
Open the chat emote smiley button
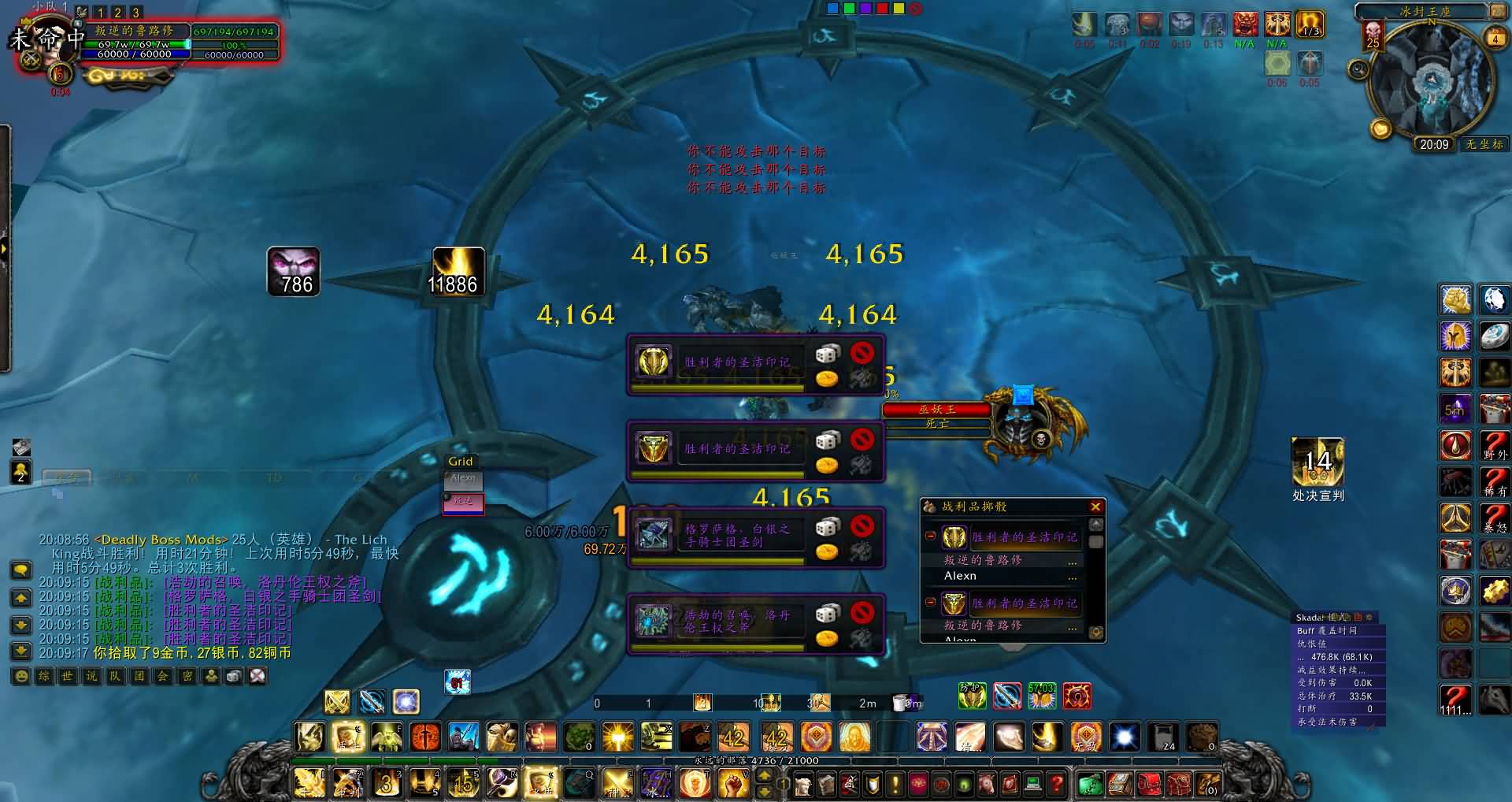tap(21, 676)
